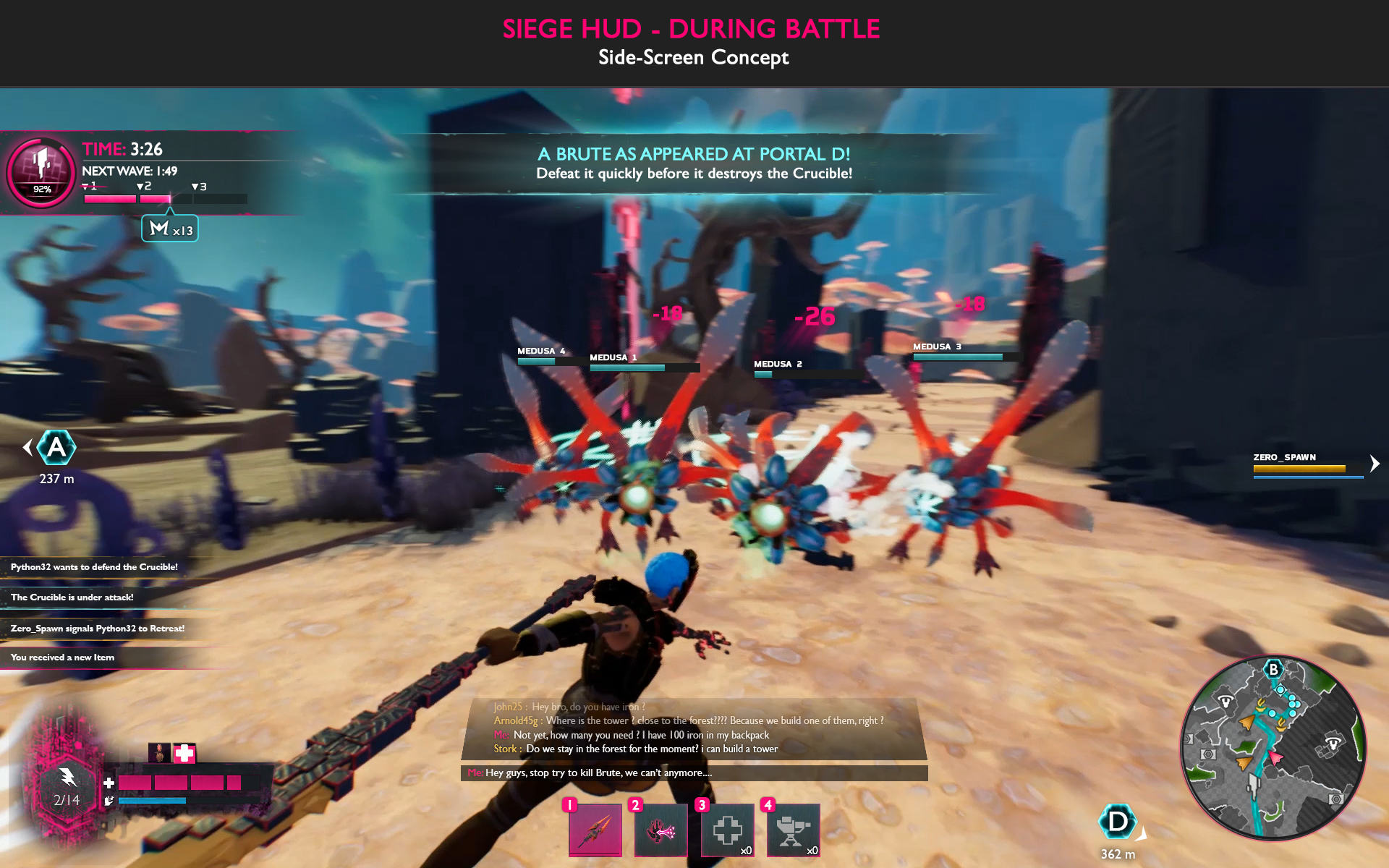This screenshot has width=1389, height=868.
Task: Click the Crucible health icon showing 92%
Action: (41, 172)
